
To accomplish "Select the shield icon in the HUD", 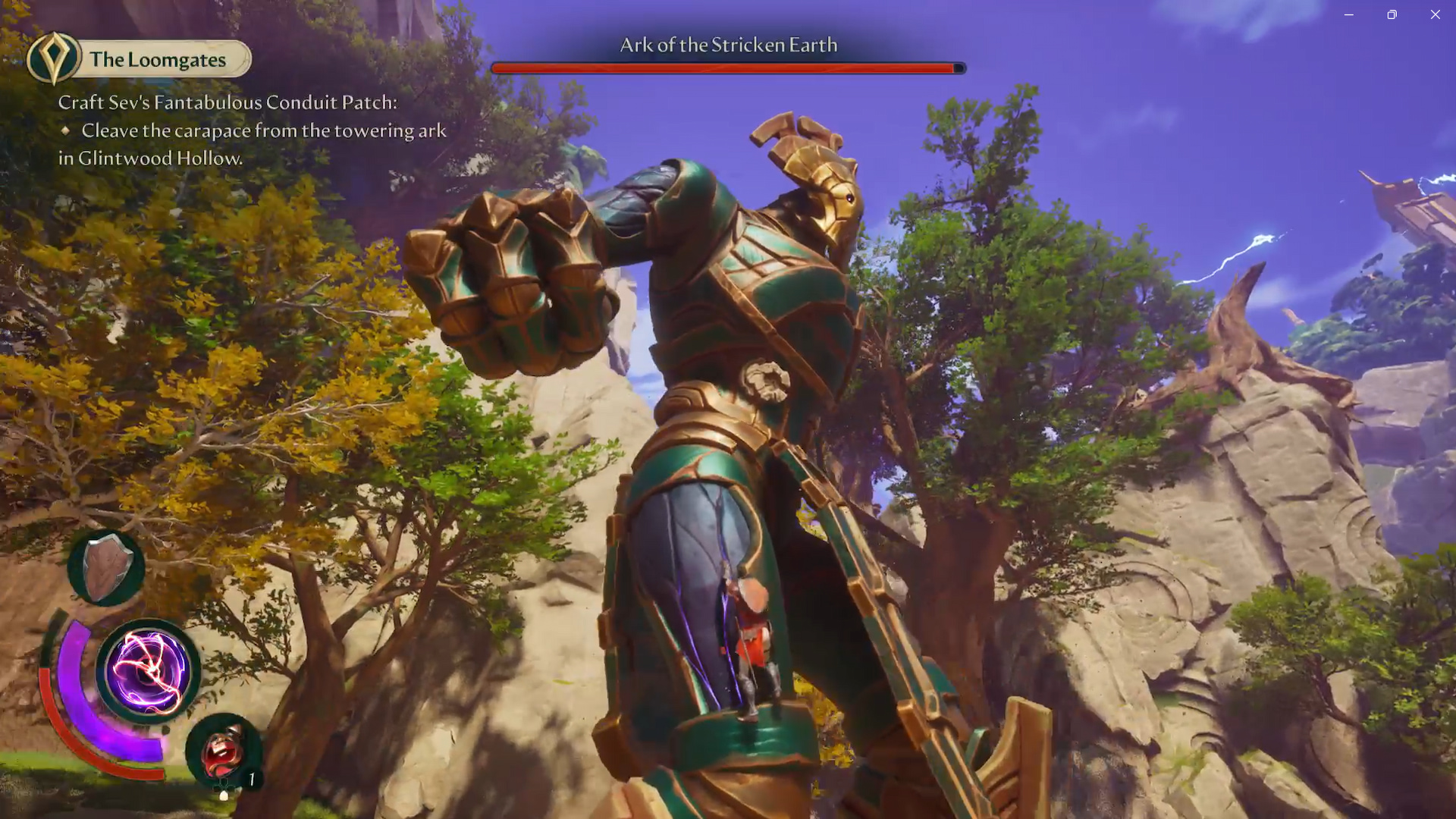I will pyautogui.click(x=106, y=567).
